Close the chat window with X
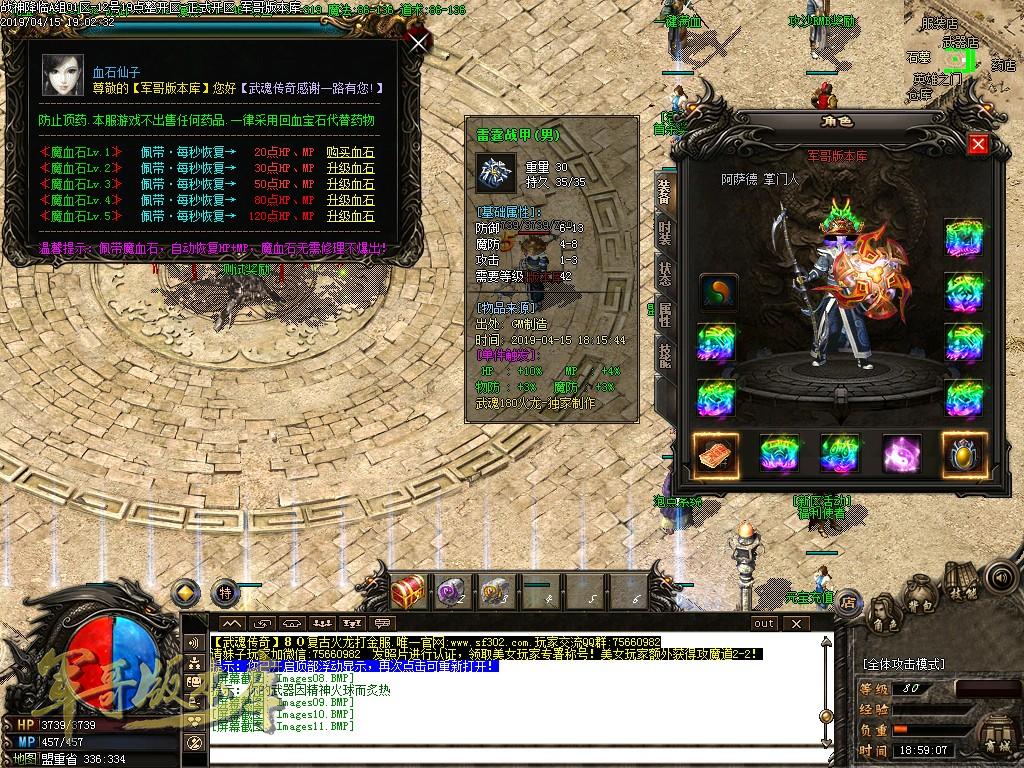Viewport: 1024px width, 768px height. [x=797, y=623]
